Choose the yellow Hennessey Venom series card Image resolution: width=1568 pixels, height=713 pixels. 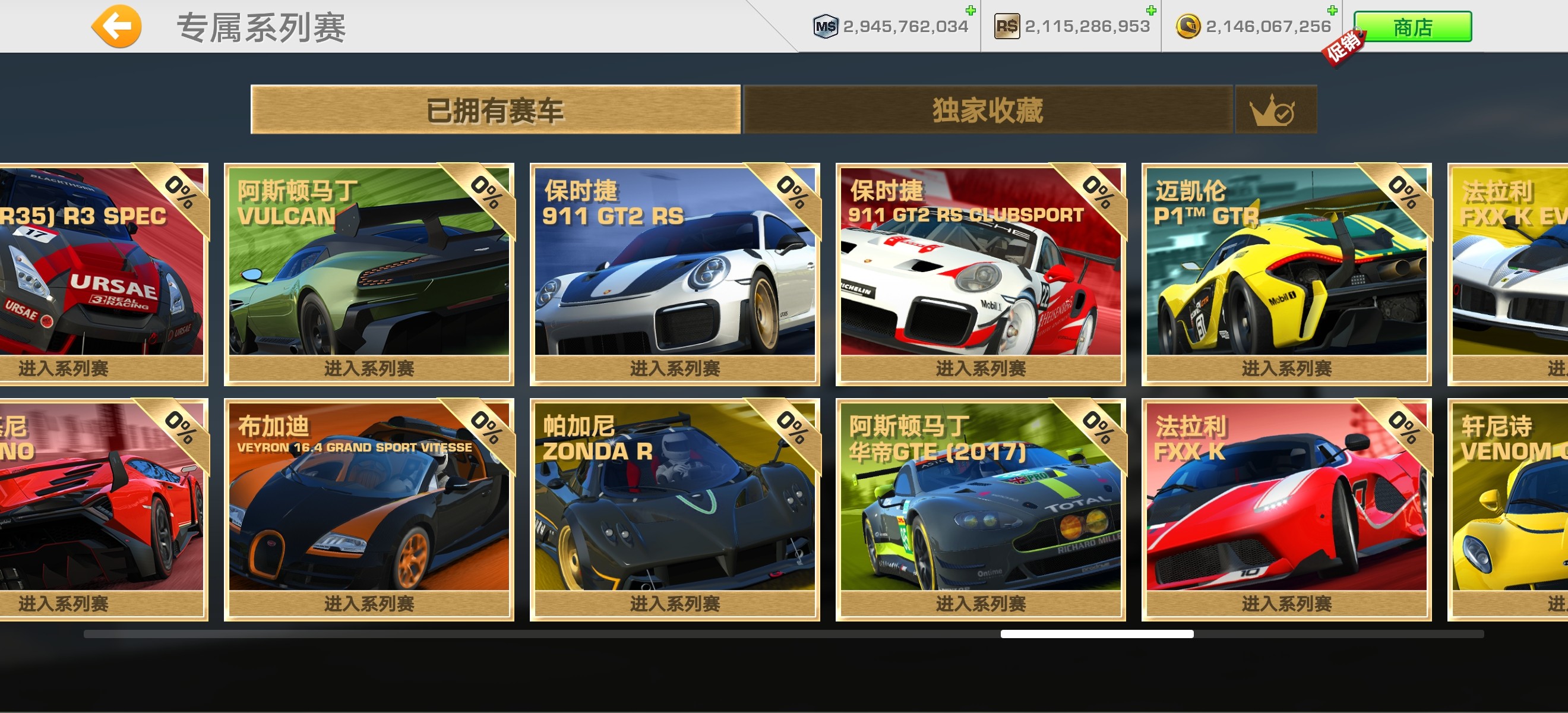tap(1510, 510)
